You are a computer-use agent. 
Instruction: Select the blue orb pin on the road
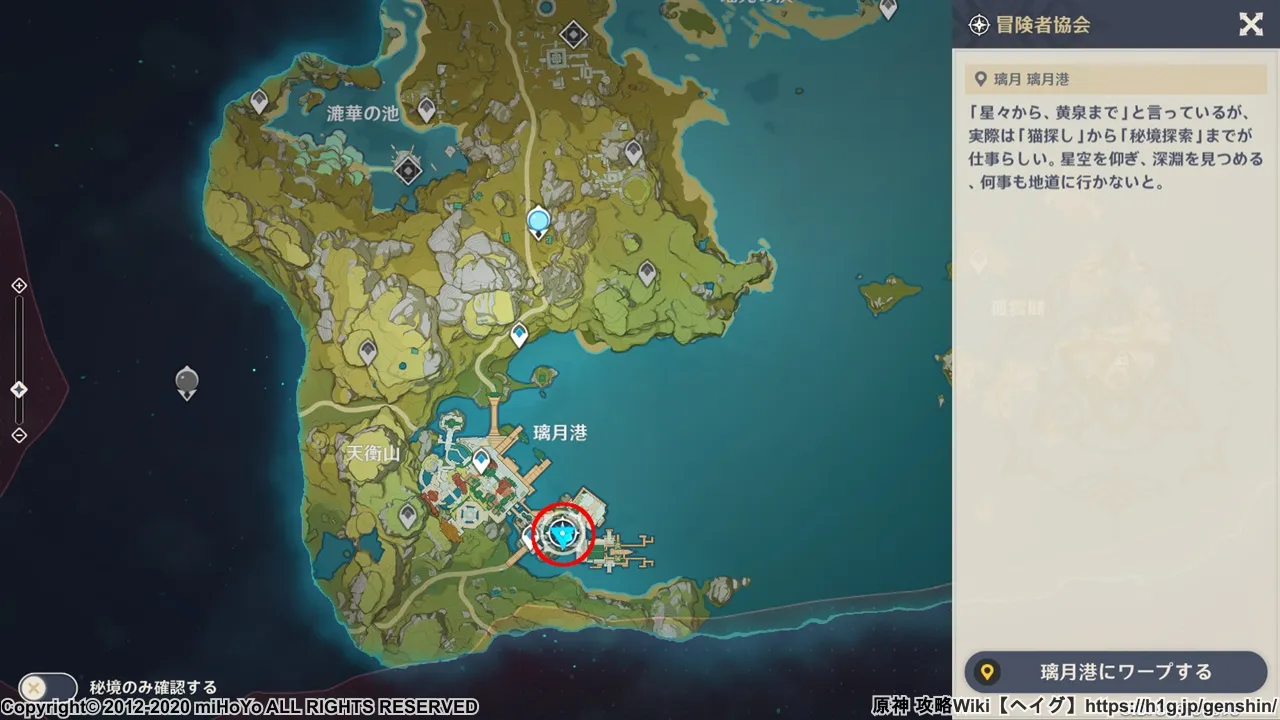539,221
